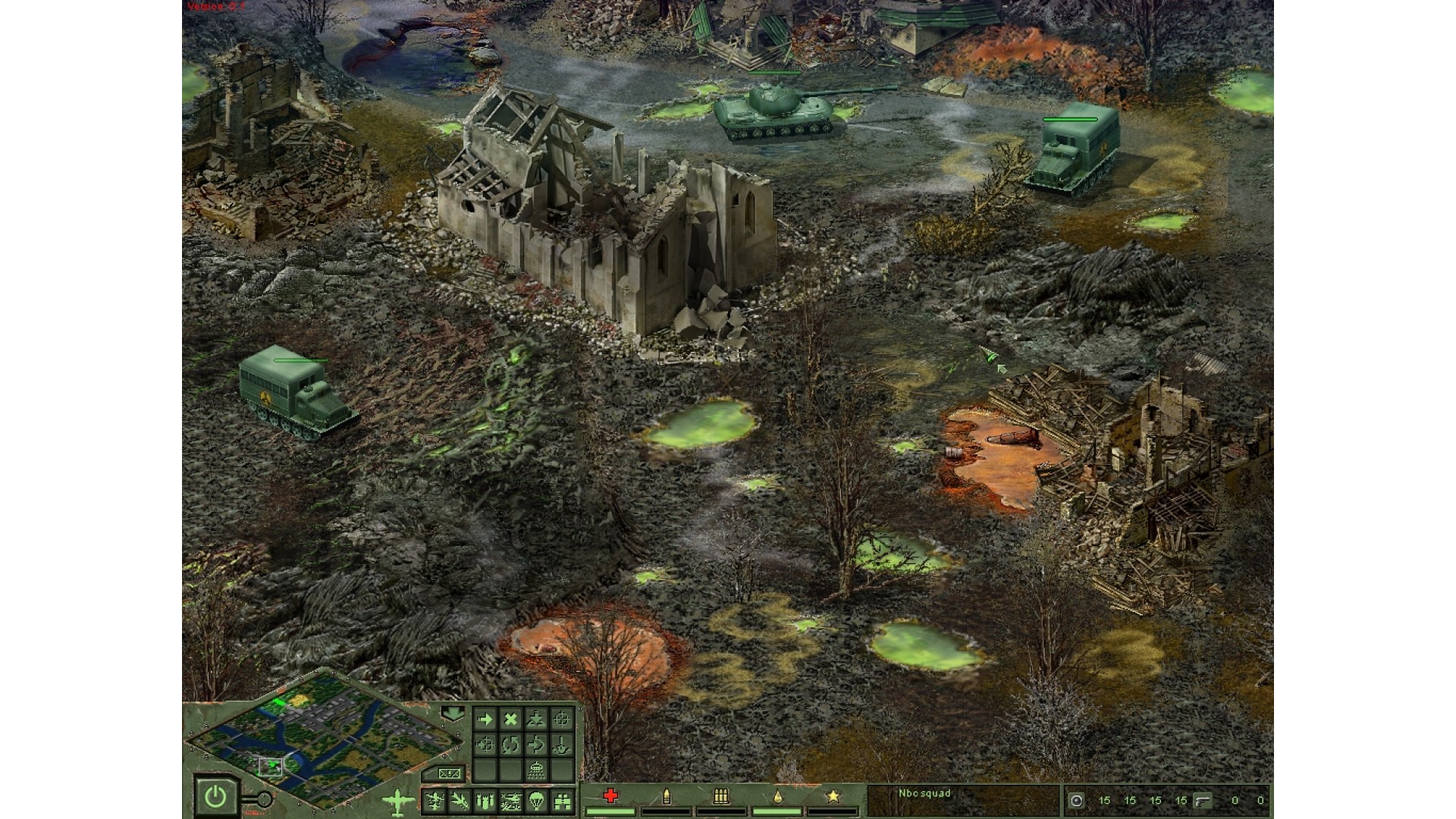Cancel orders with the X command
The width and height of the screenshot is (1456, 819).
pos(510,719)
